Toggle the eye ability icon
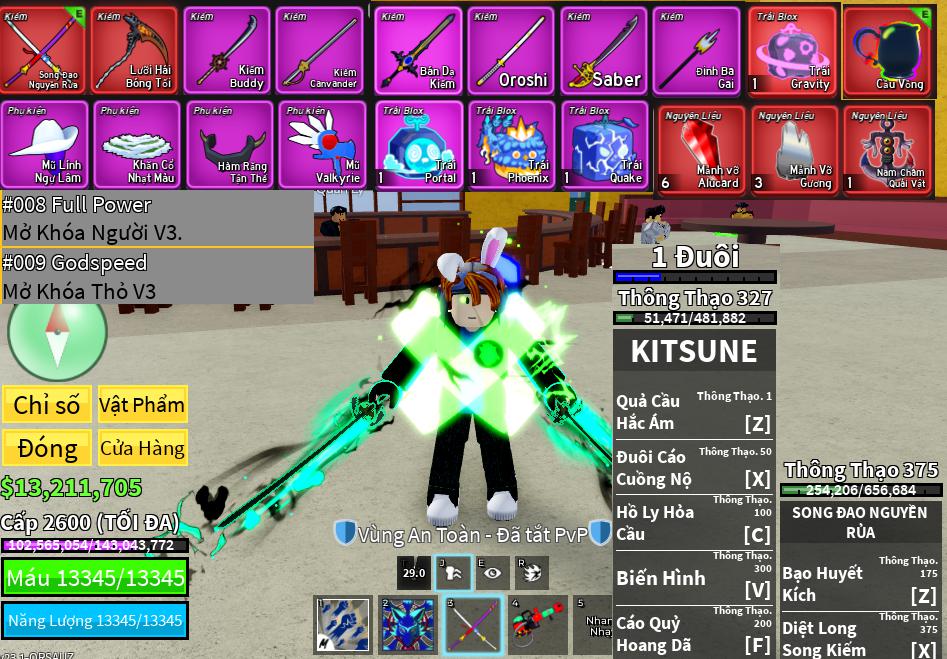The width and height of the screenshot is (947, 659). (x=490, y=571)
